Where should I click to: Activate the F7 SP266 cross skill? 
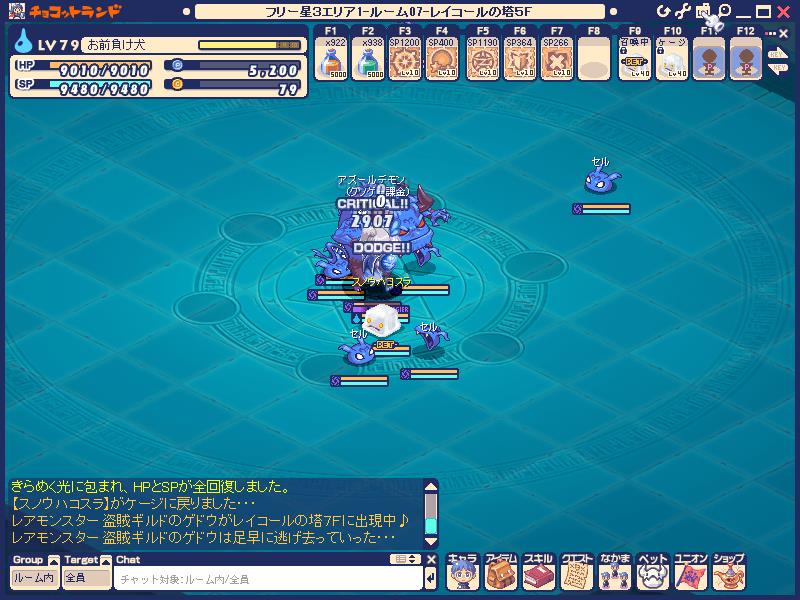pyautogui.click(x=556, y=62)
